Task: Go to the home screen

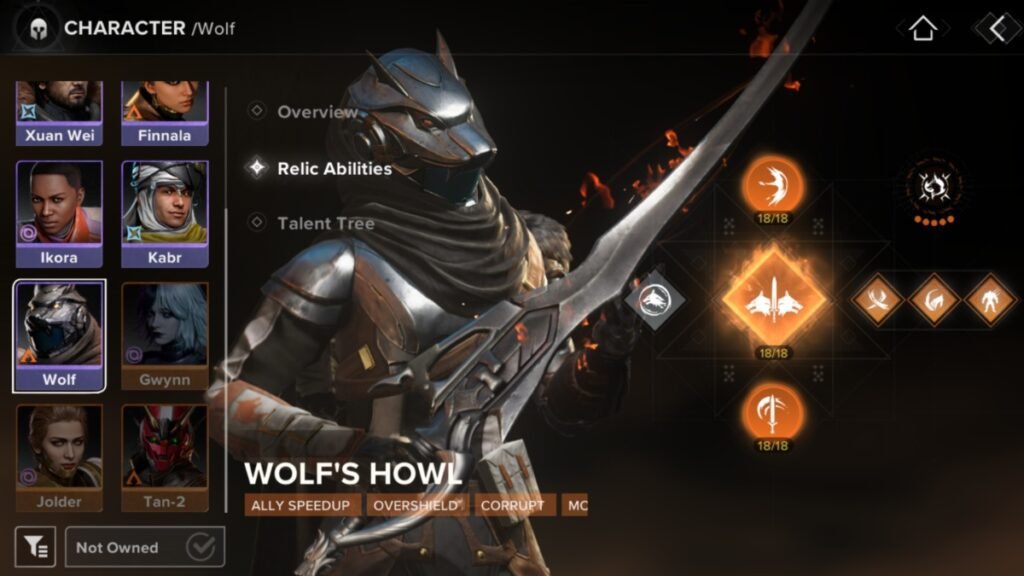Action: click(x=922, y=28)
